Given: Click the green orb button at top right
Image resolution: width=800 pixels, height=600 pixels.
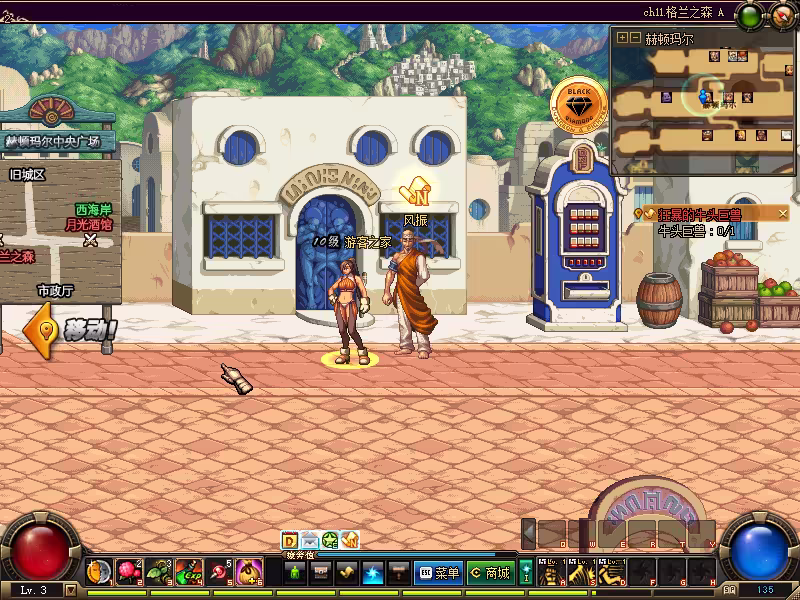Looking at the screenshot, I should [748, 15].
